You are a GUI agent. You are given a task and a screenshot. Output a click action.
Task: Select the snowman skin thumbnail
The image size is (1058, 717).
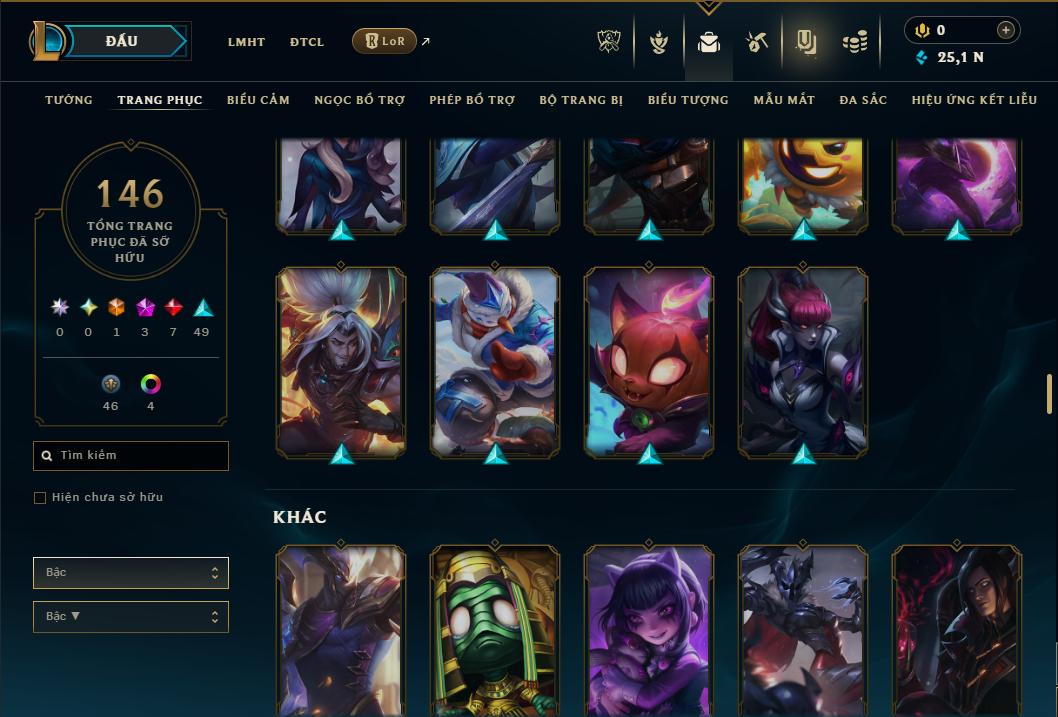click(495, 362)
